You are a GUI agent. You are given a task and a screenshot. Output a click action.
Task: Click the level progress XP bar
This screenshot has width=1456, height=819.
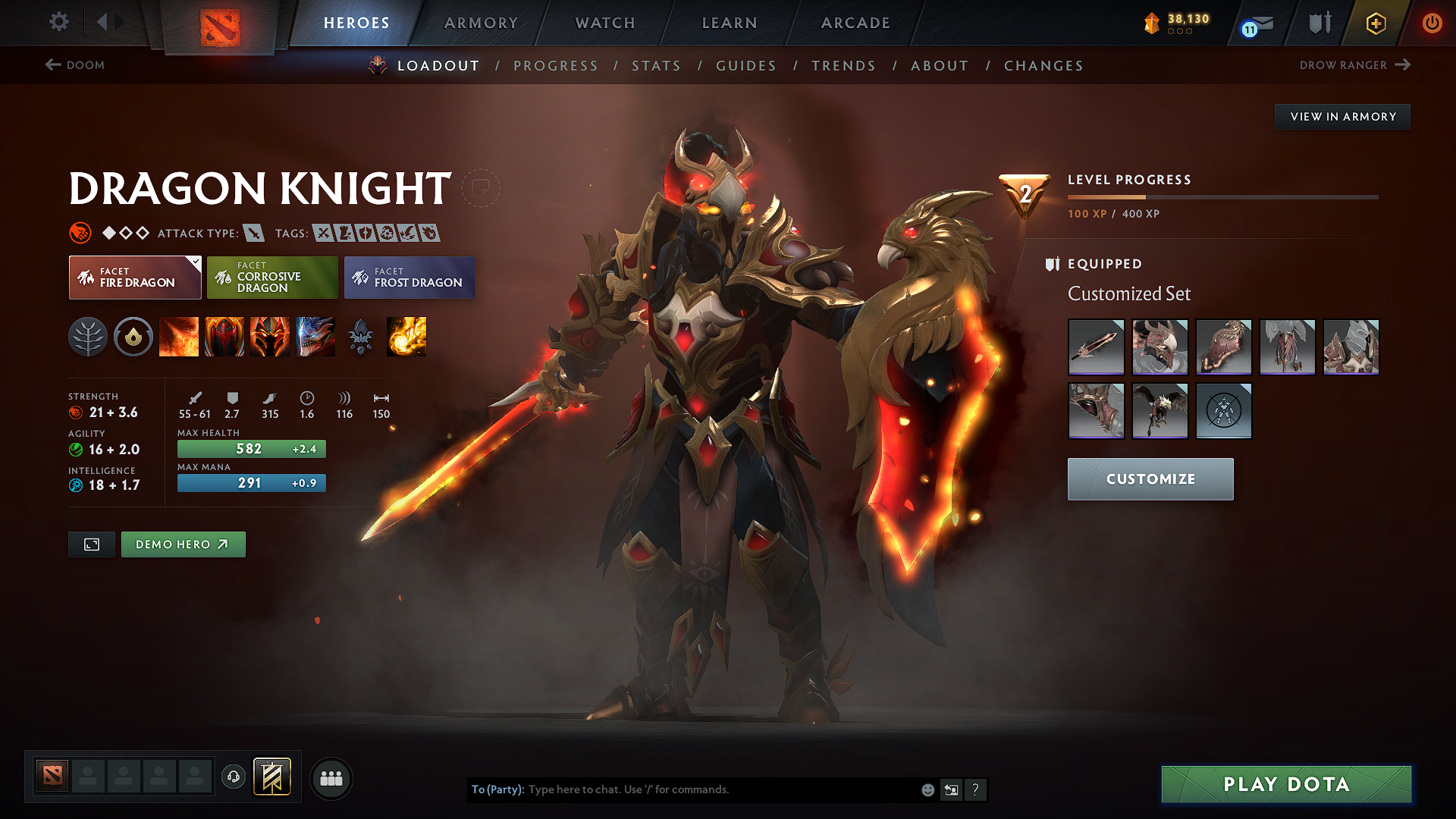1223,197
